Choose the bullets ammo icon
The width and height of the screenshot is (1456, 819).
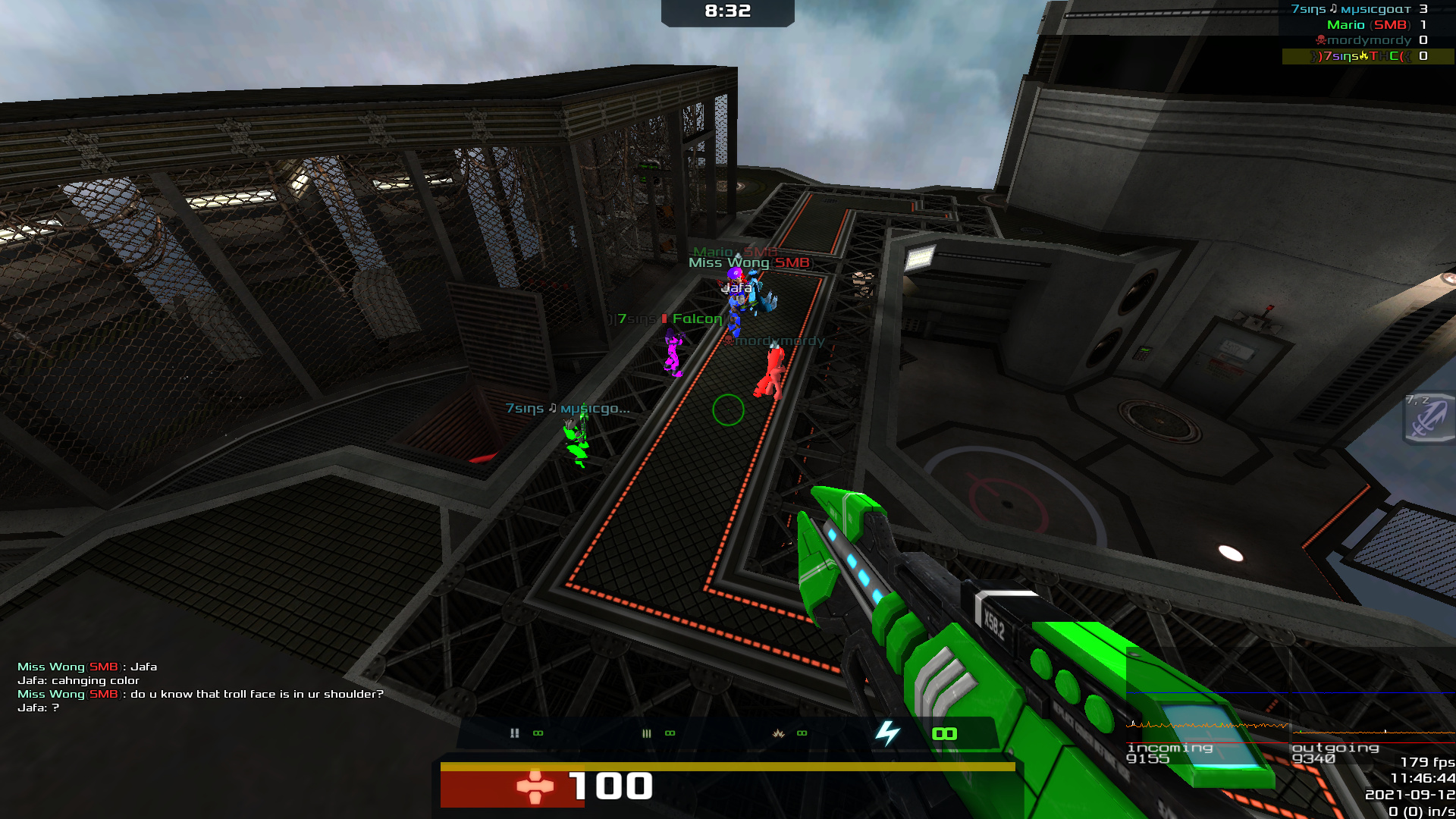tap(647, 733)
